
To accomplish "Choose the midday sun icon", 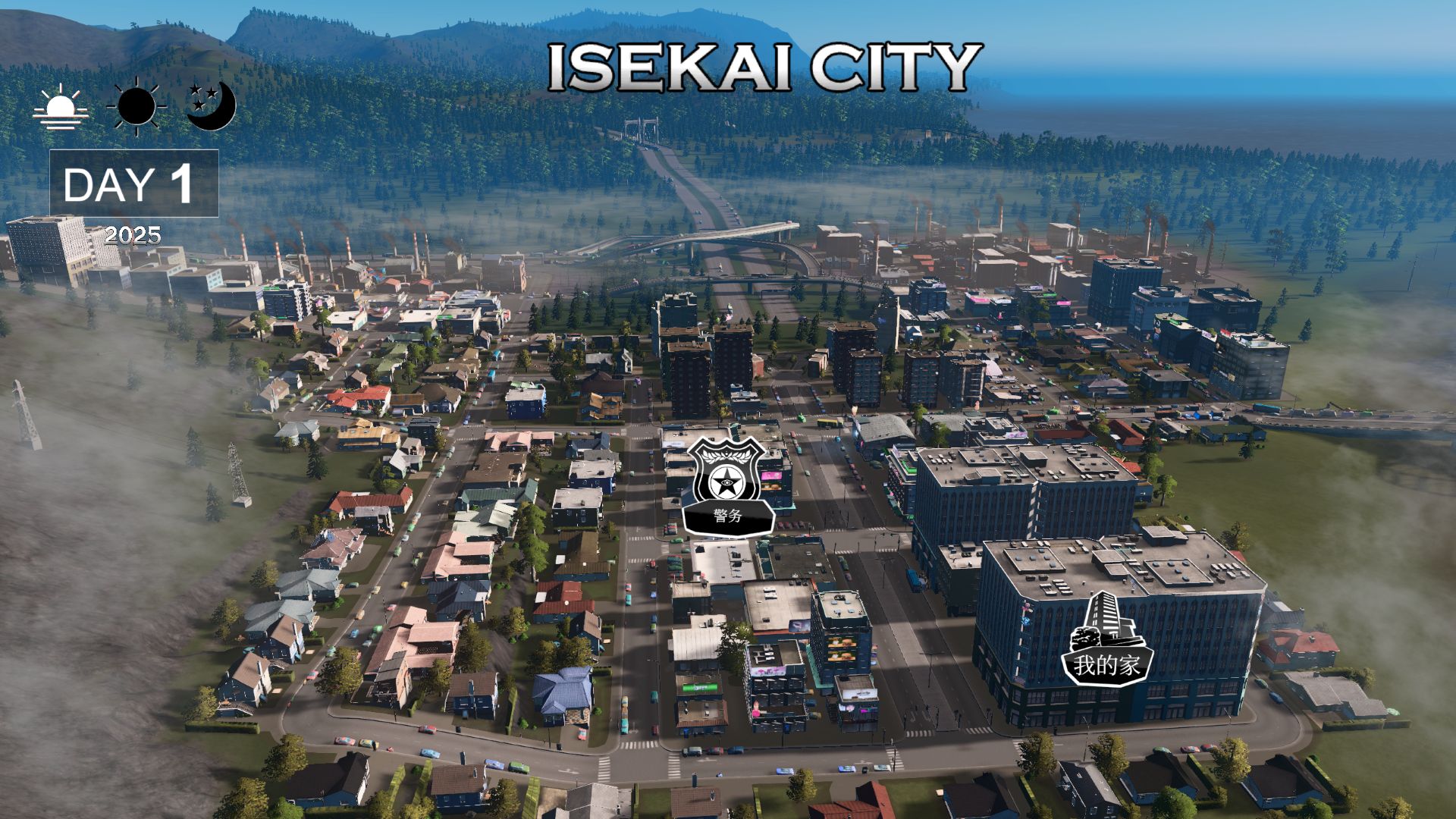I will 136,106.
